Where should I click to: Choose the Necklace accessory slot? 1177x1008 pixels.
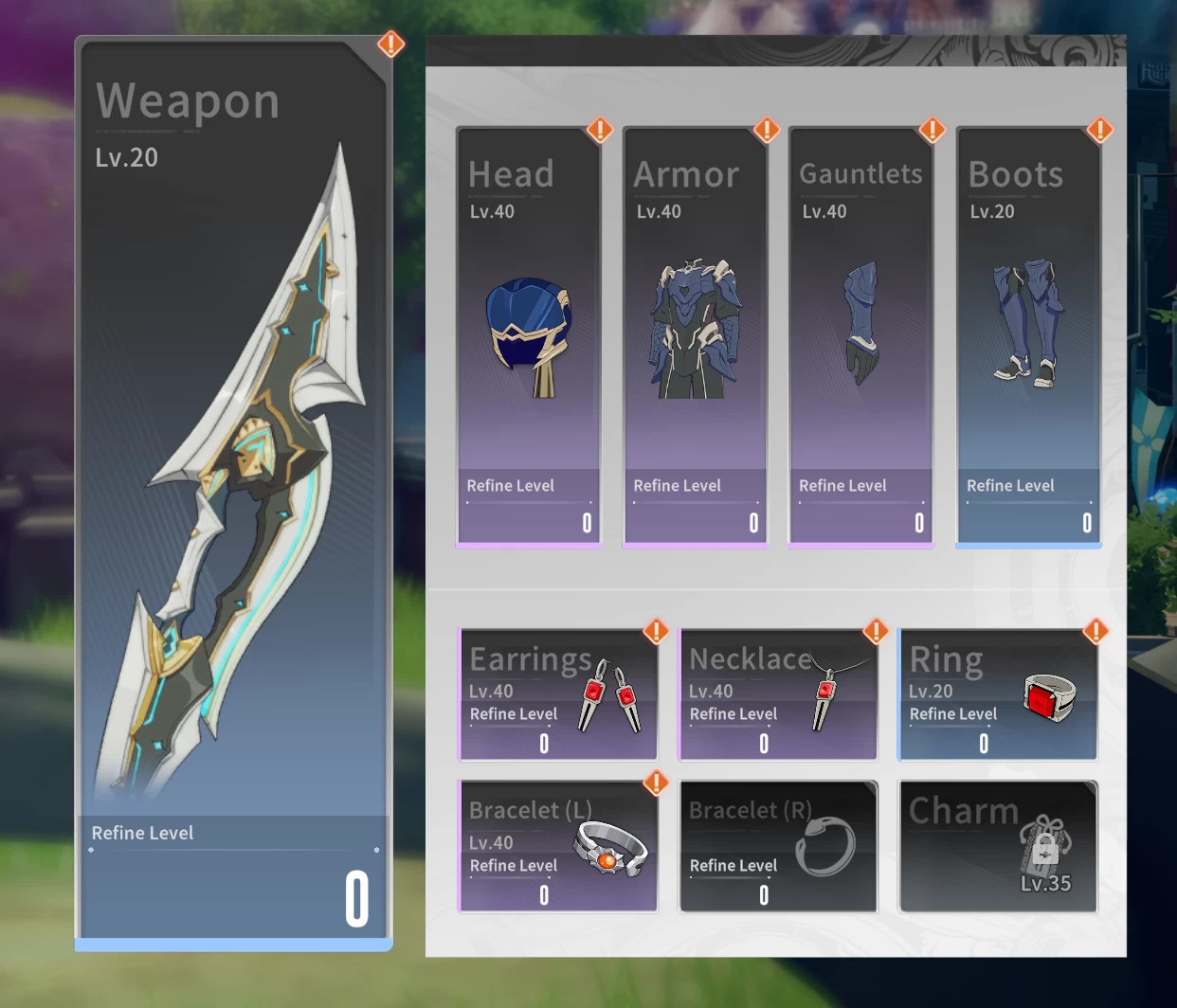tap(778, 695)
